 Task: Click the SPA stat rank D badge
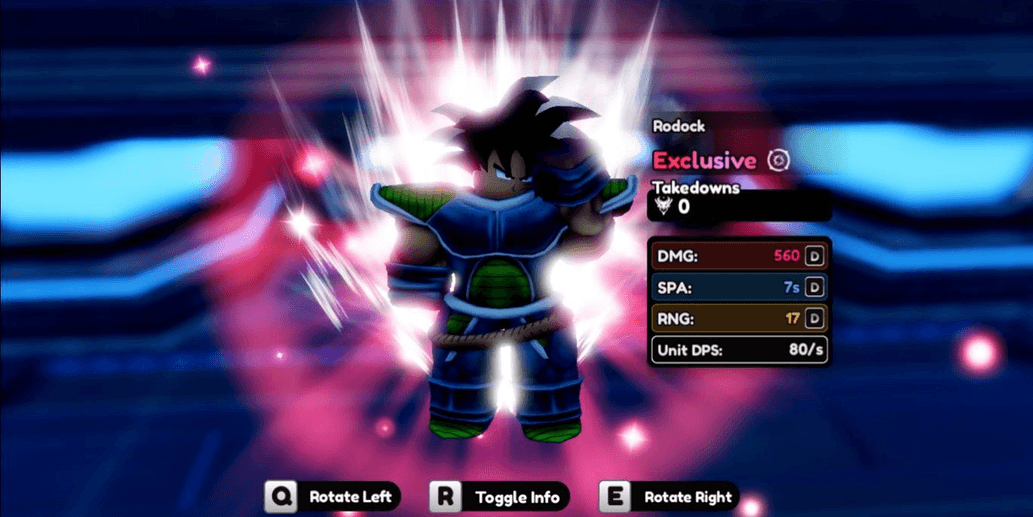click(815, 288)
